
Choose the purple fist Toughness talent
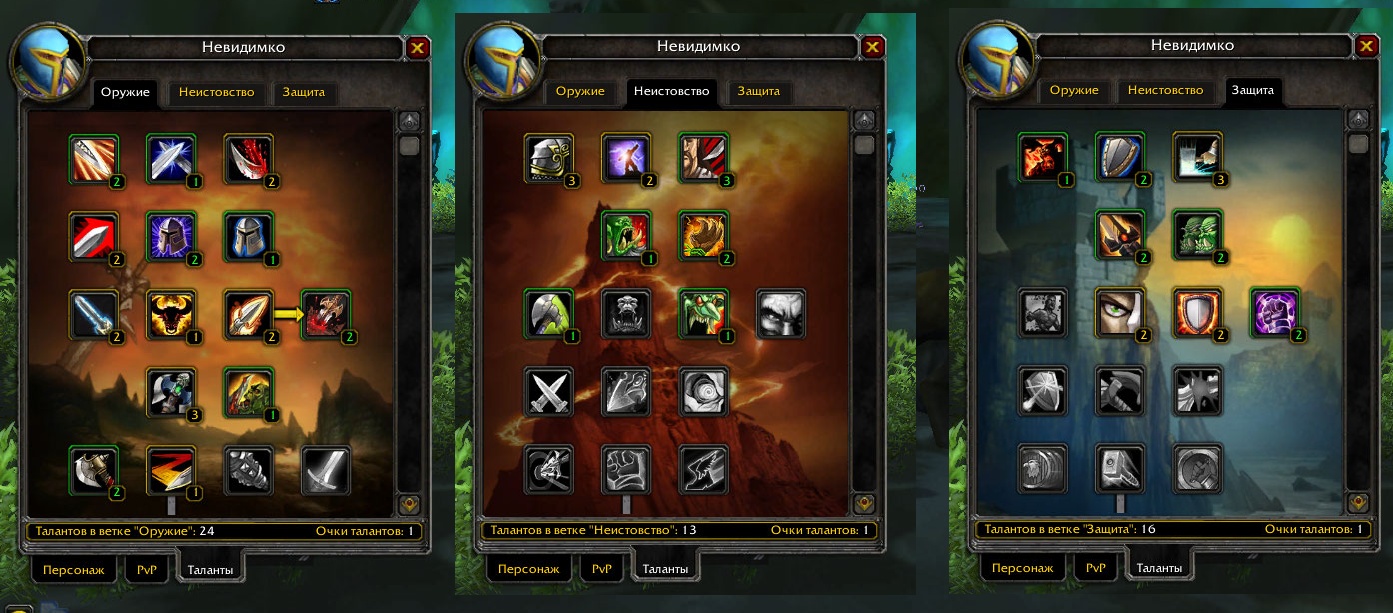[1275, 312]
